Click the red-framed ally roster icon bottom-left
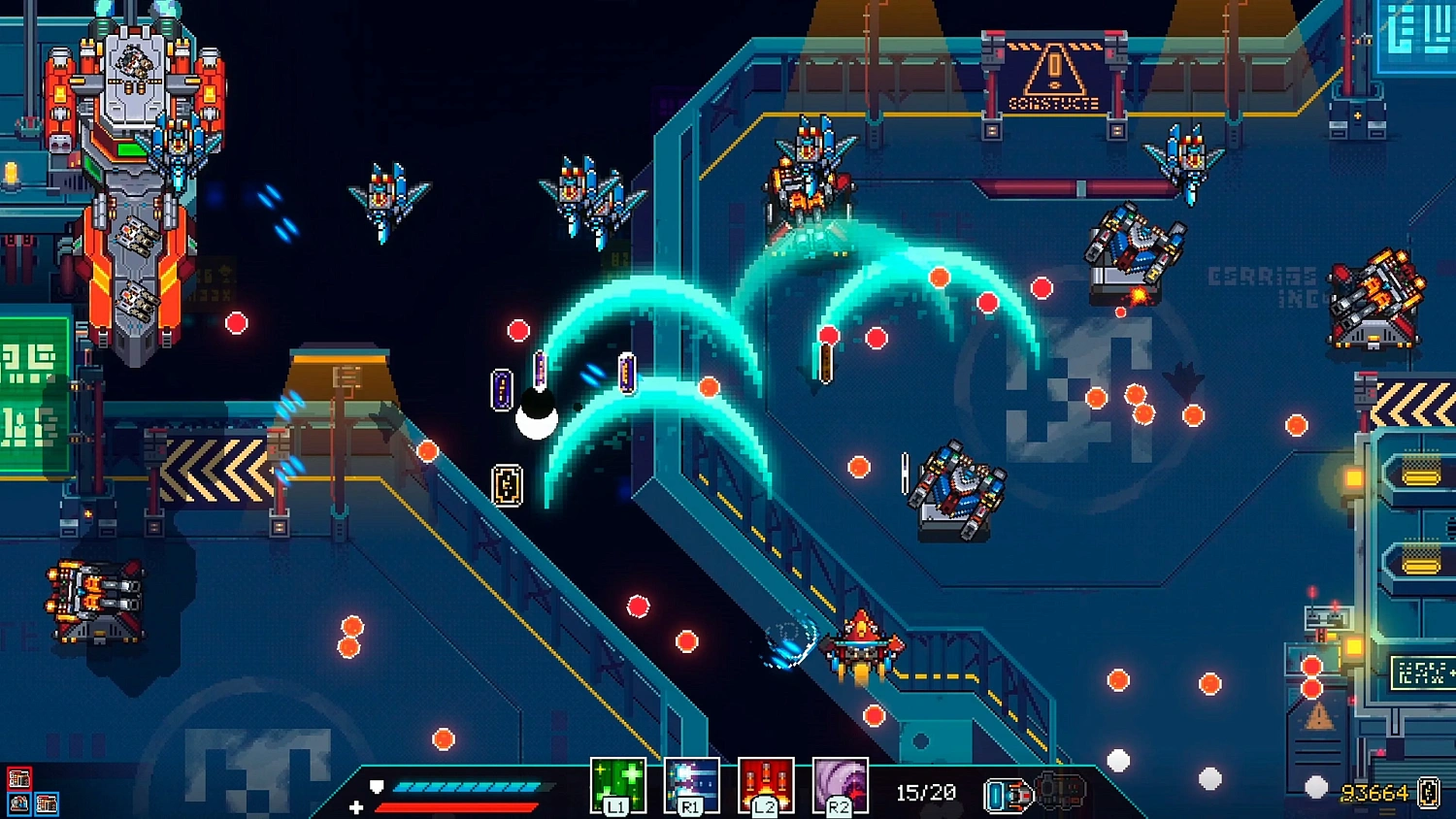The height and width of the screenshot is (819, 1456). tap(19, 777)
